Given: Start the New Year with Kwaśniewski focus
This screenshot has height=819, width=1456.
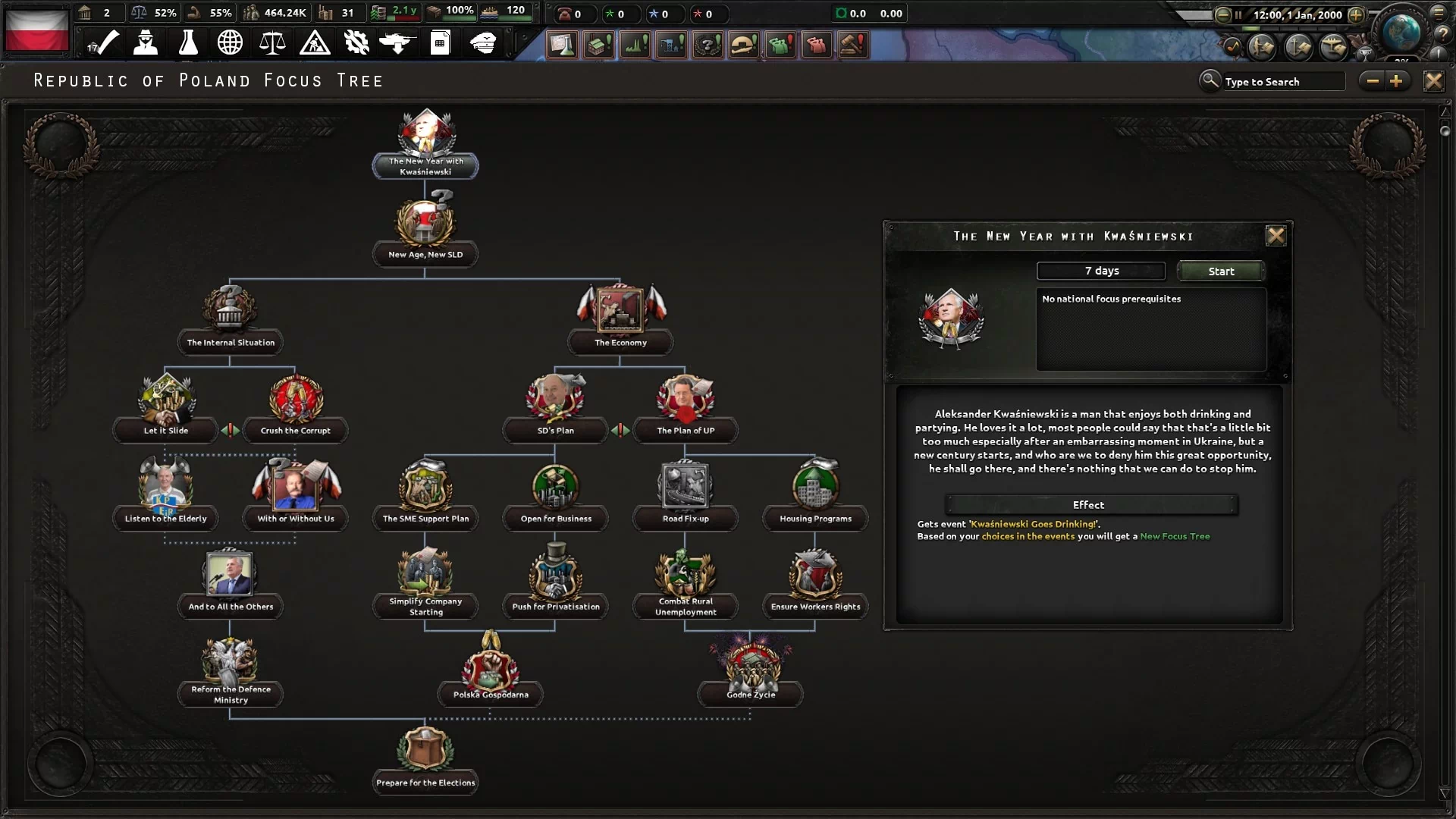Looking at the screenshot, I should pos(1220,271).
